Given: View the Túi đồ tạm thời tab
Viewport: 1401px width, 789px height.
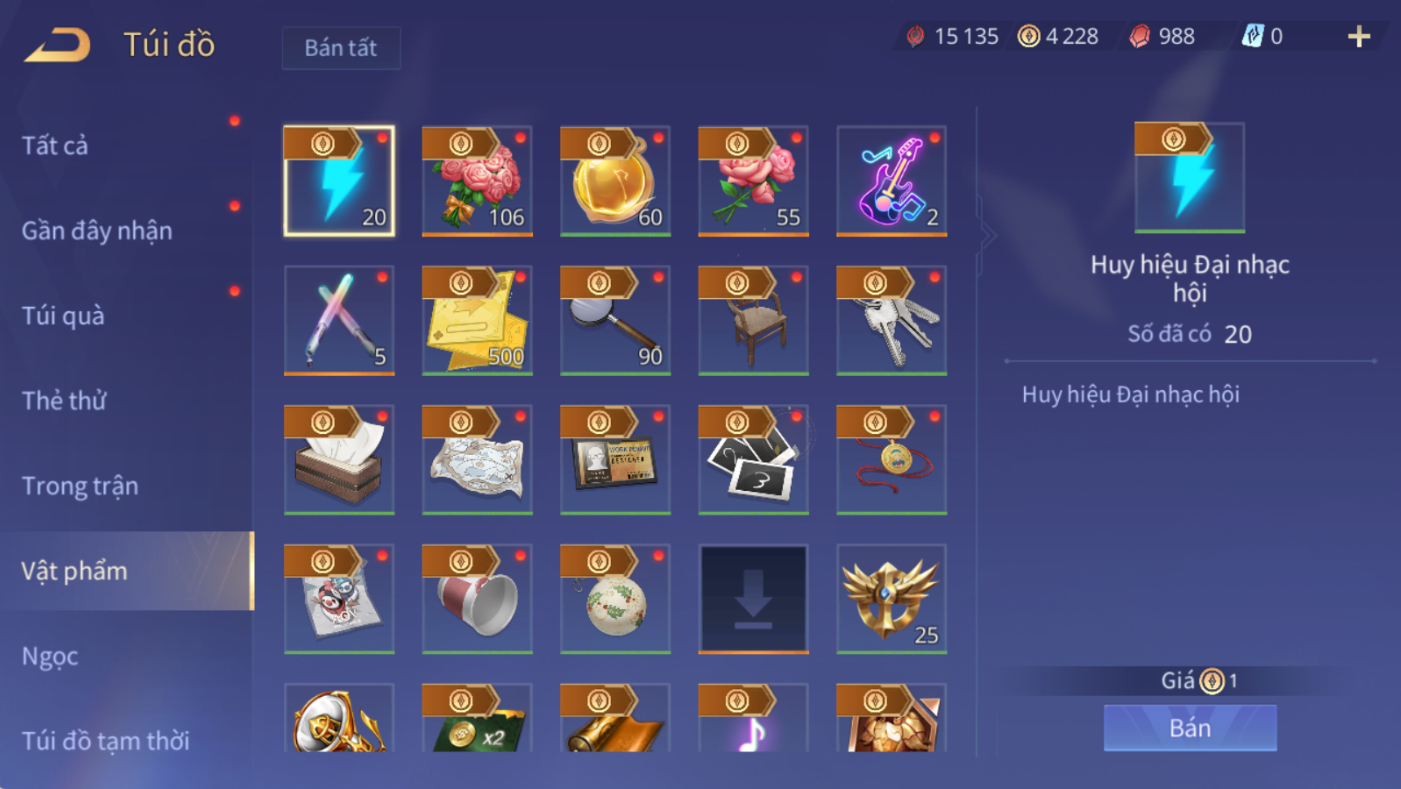Looking at the screenshot, I should [106, 741].
